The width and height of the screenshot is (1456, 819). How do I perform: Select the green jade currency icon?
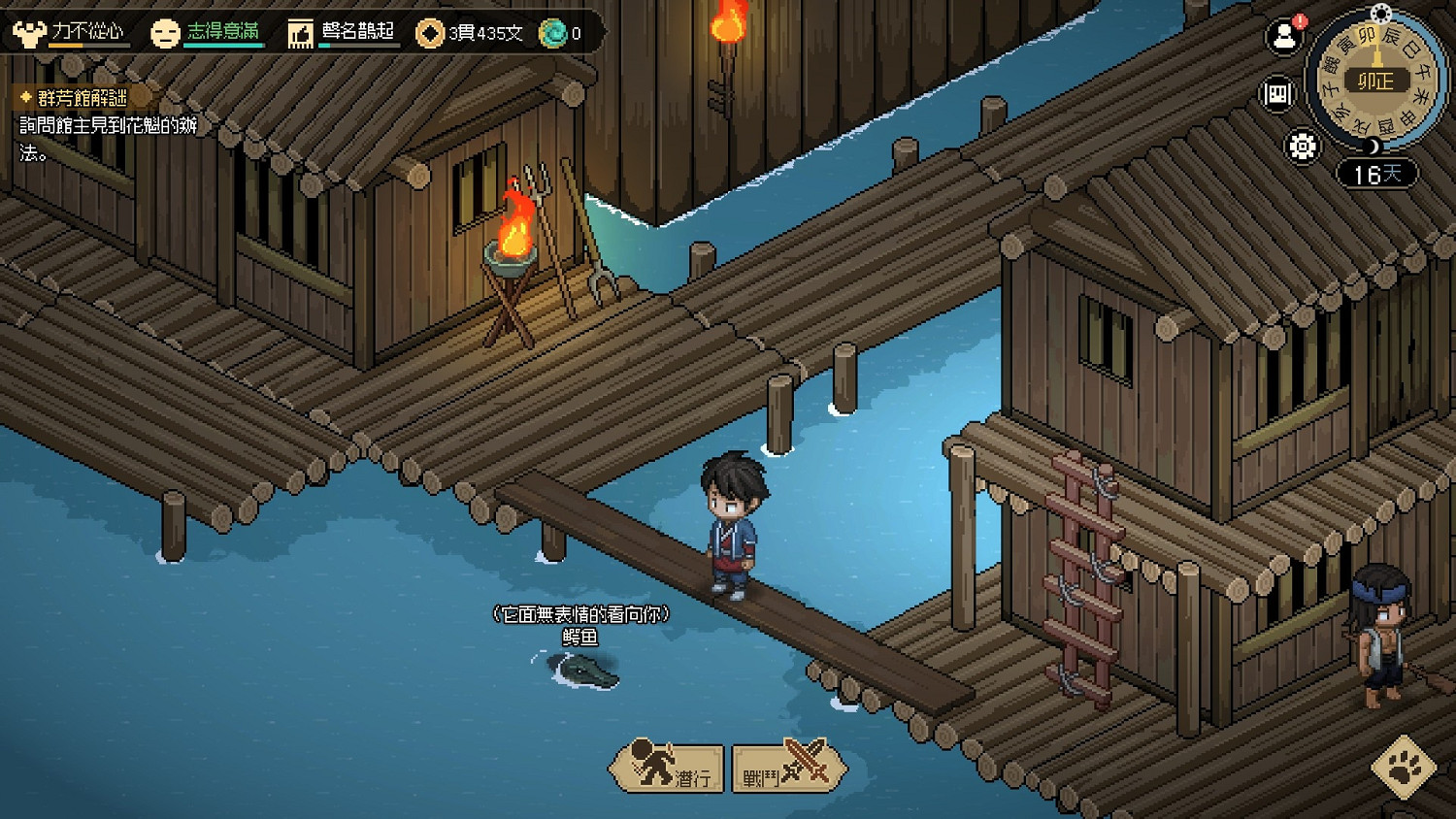553,34
